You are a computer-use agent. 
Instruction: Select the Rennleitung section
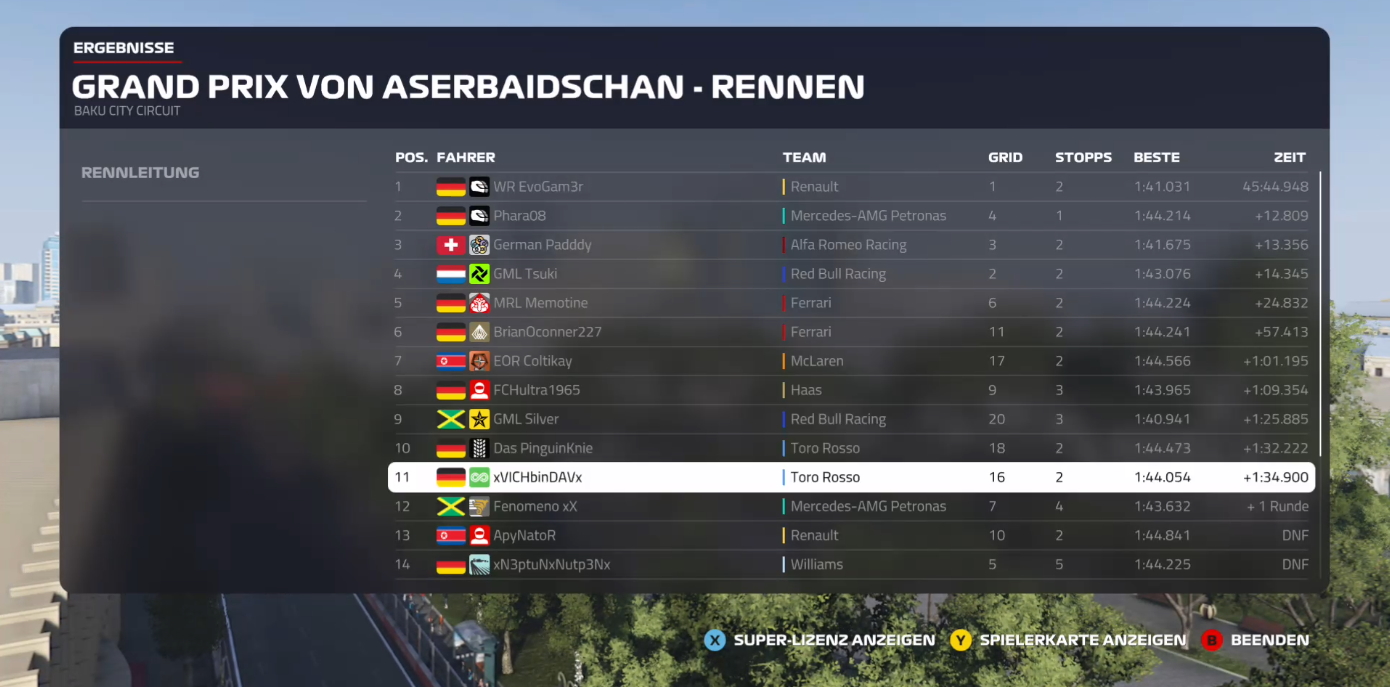coord(140,173)
